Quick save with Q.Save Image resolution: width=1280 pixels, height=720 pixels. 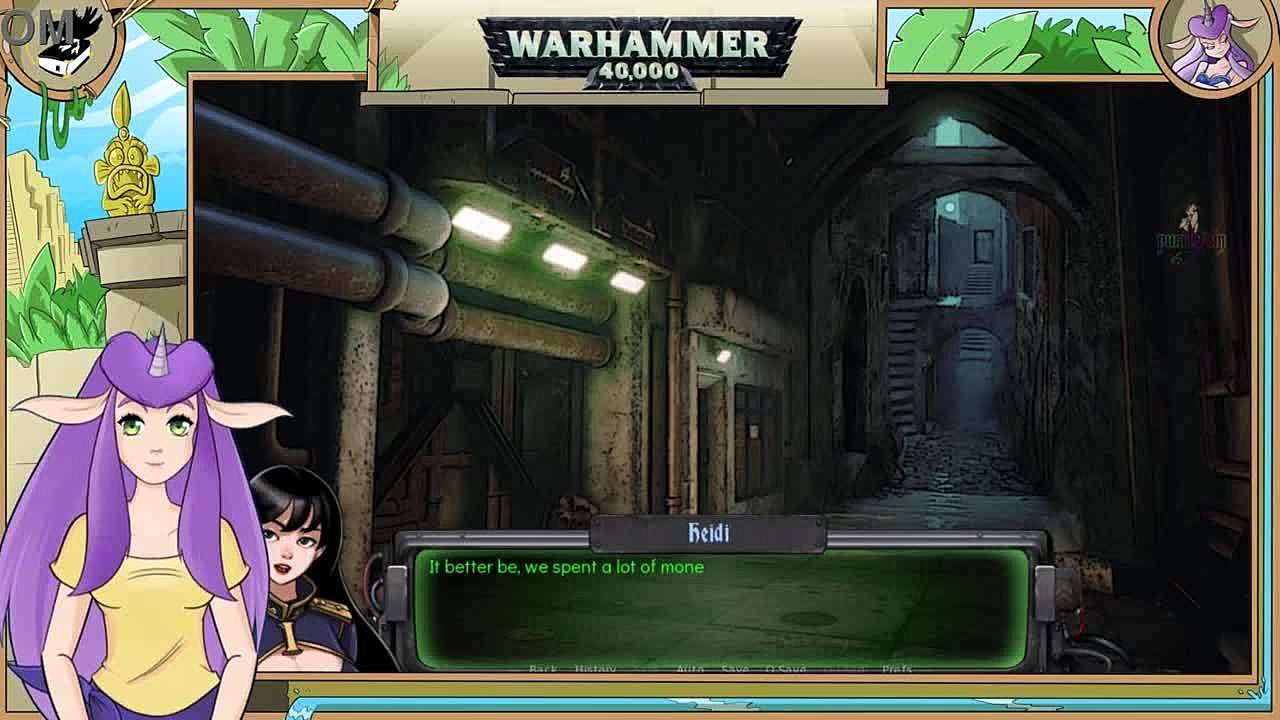pos(785,668)
